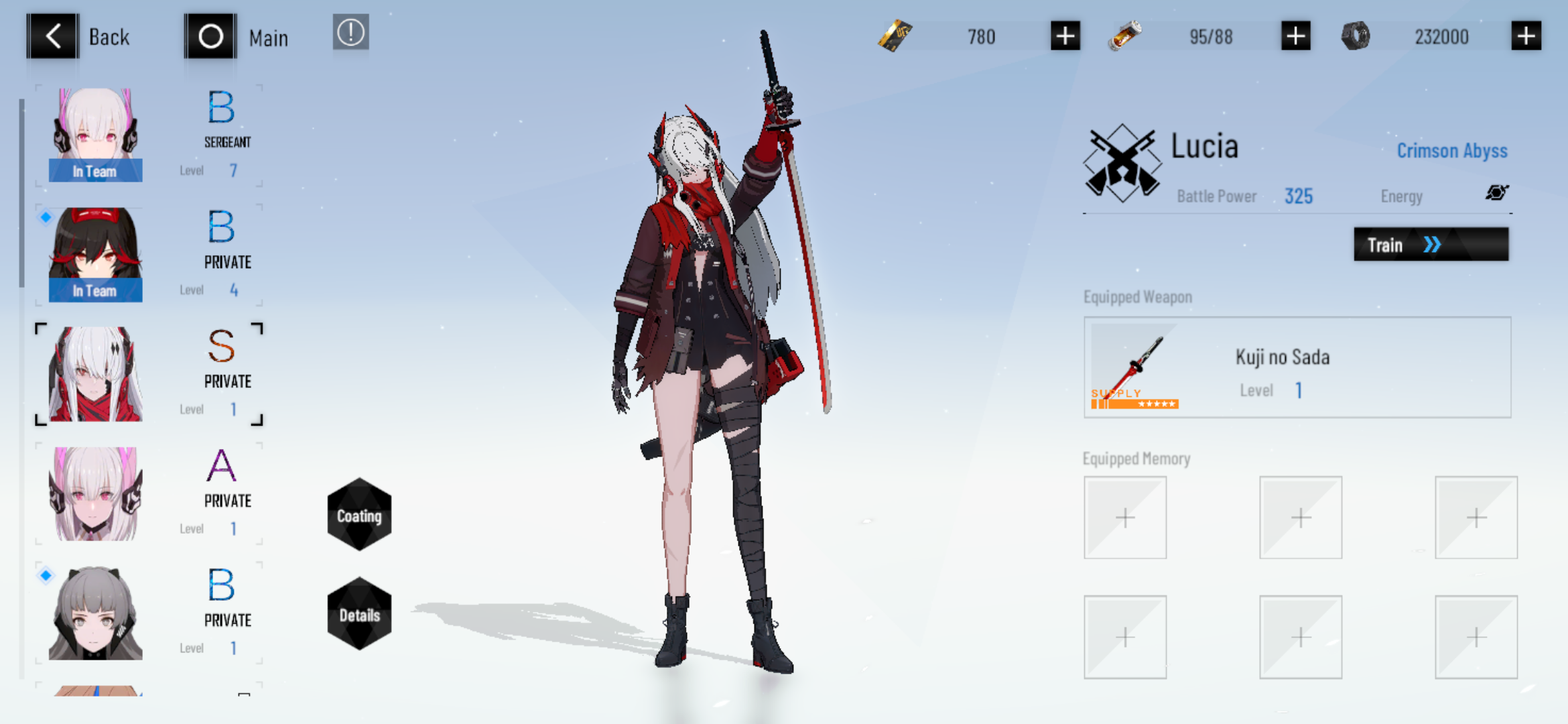Select the In Team badge on the pink-haired character

point(95,171)
